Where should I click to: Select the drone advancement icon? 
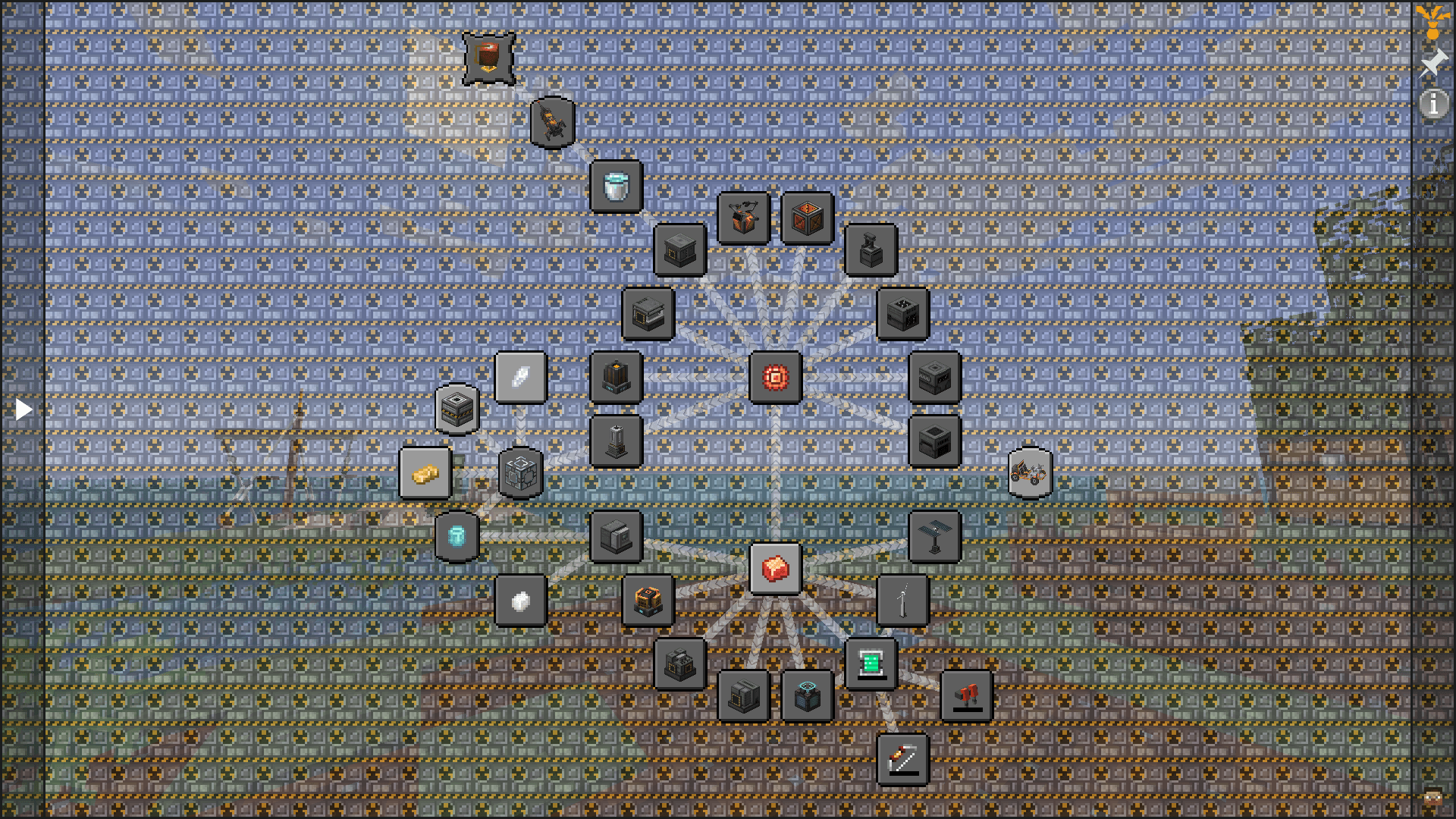pos(552,124)
